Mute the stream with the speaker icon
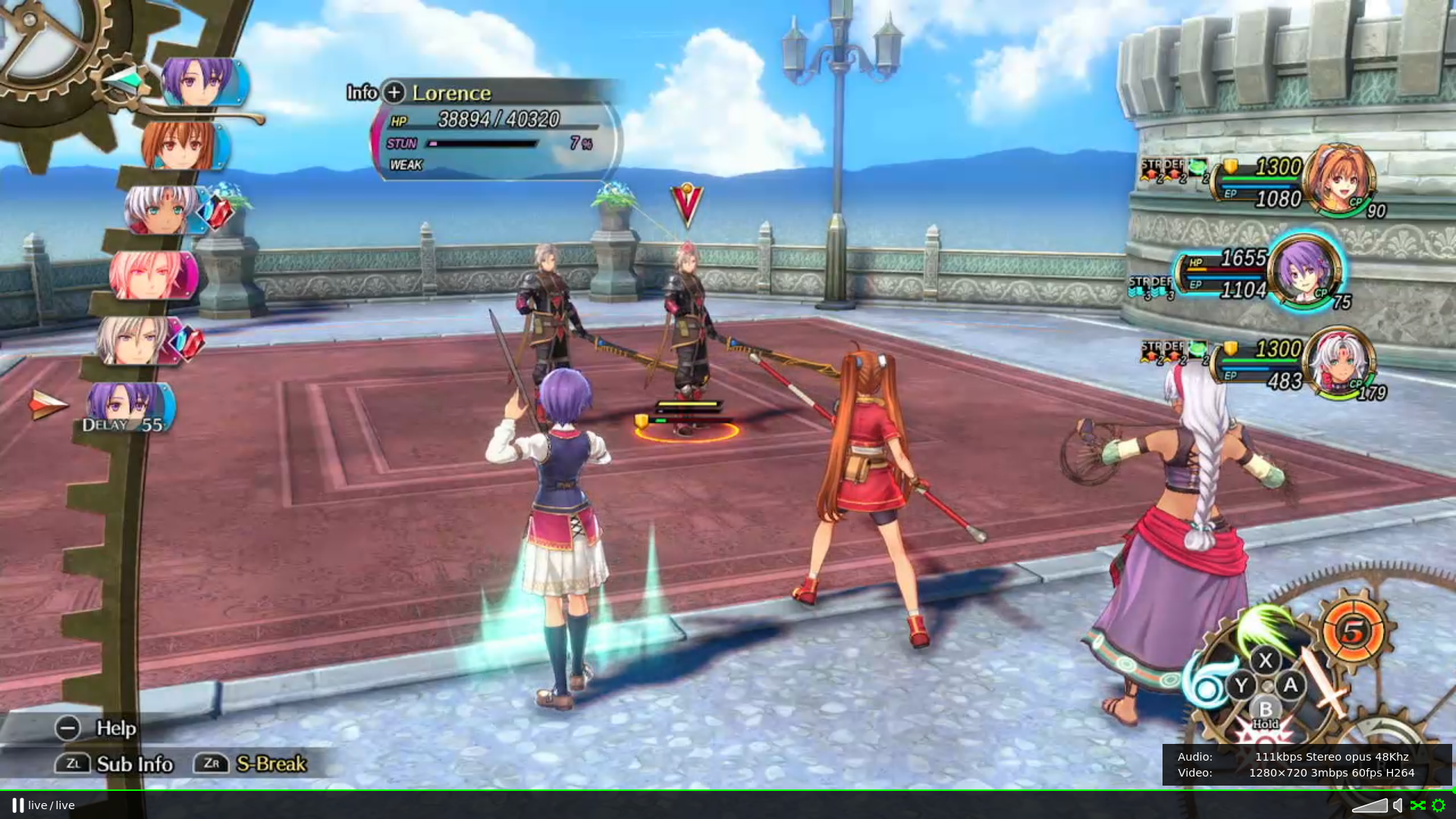The image size is (1456, 819). click(x=1398, y=805)
